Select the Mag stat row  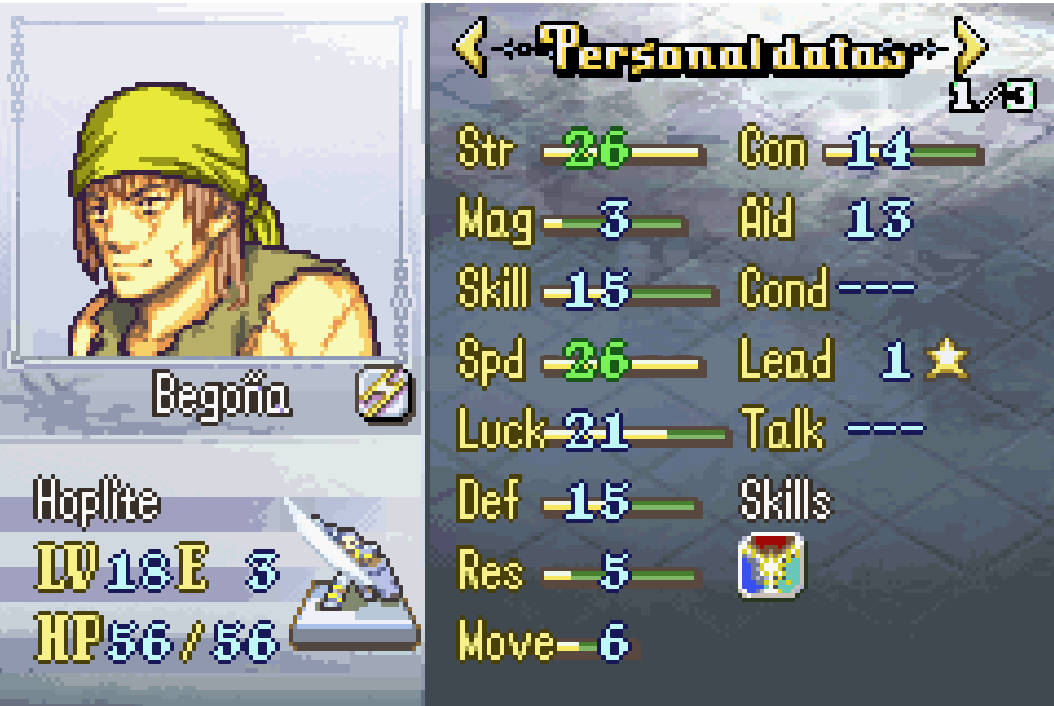(x=572, y=221)
